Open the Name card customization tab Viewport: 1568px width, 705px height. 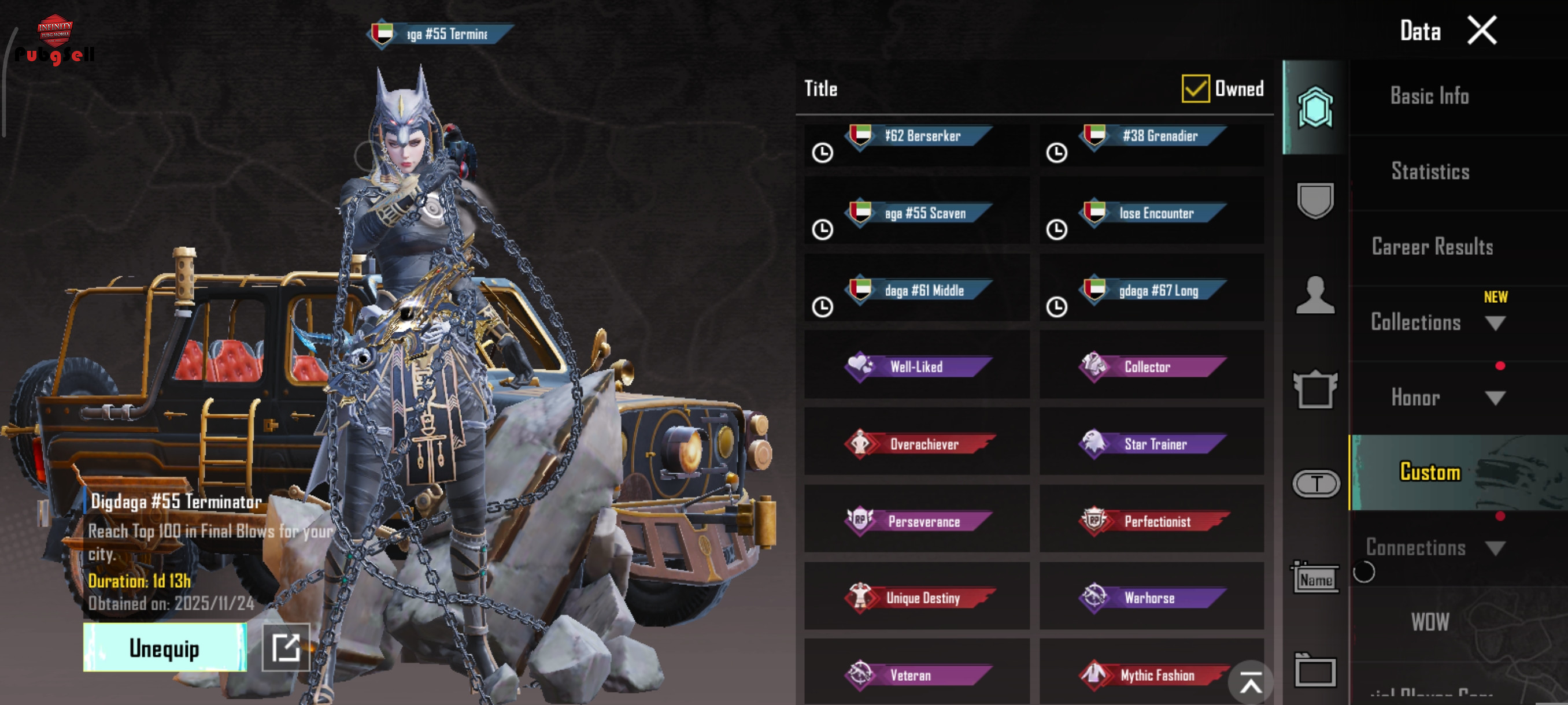pyautogui.click(x=1315, y=579)
